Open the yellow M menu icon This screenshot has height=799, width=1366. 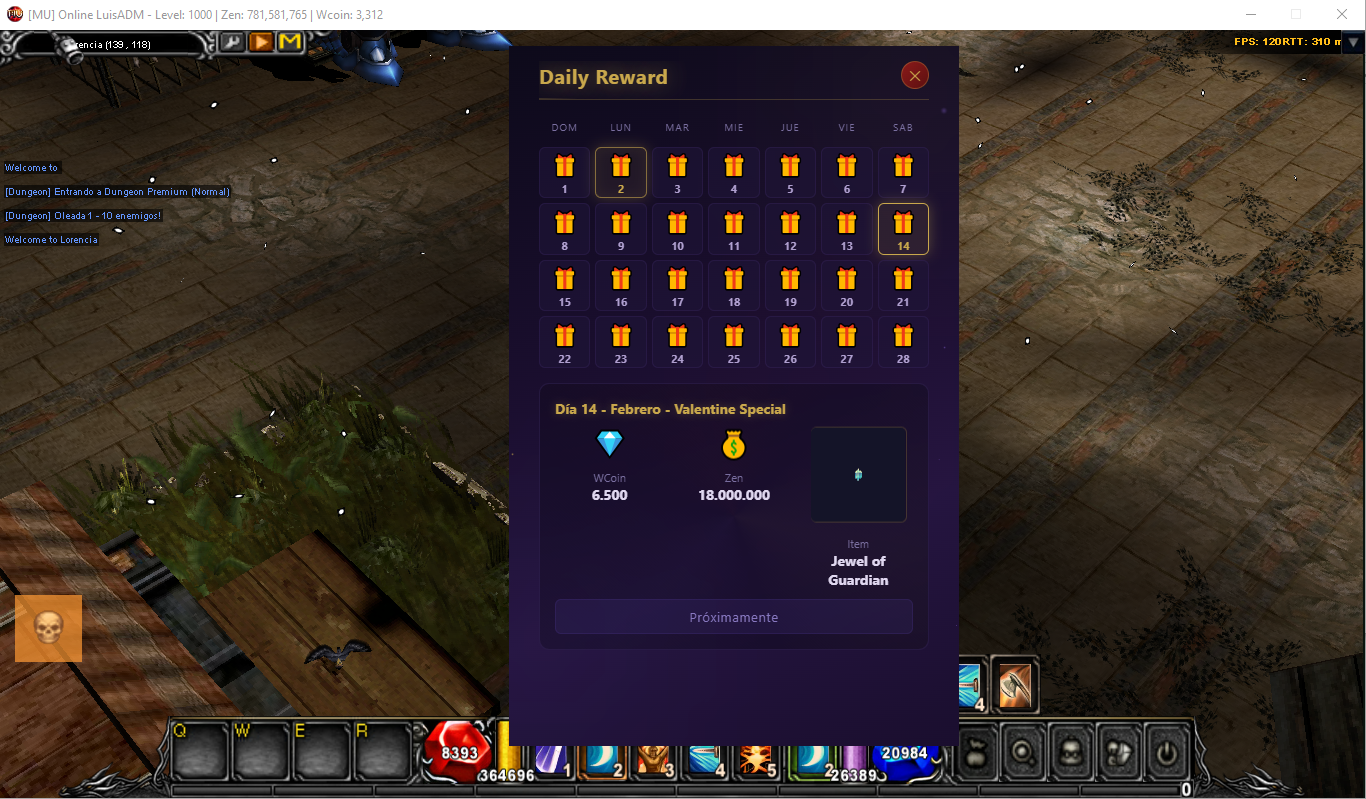[x=290, y=42]
